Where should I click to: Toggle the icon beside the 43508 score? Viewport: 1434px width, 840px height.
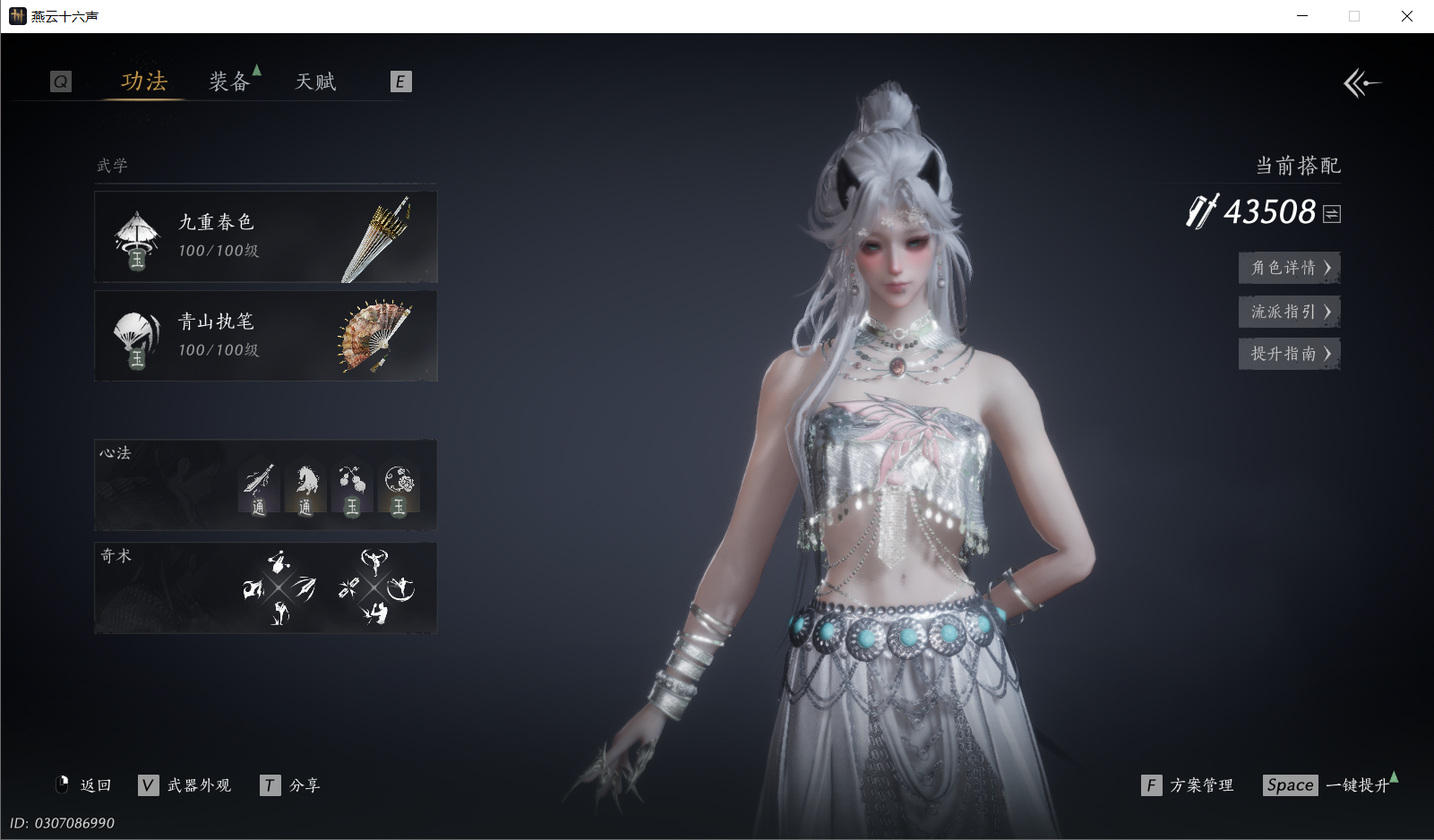point(1332,214)
